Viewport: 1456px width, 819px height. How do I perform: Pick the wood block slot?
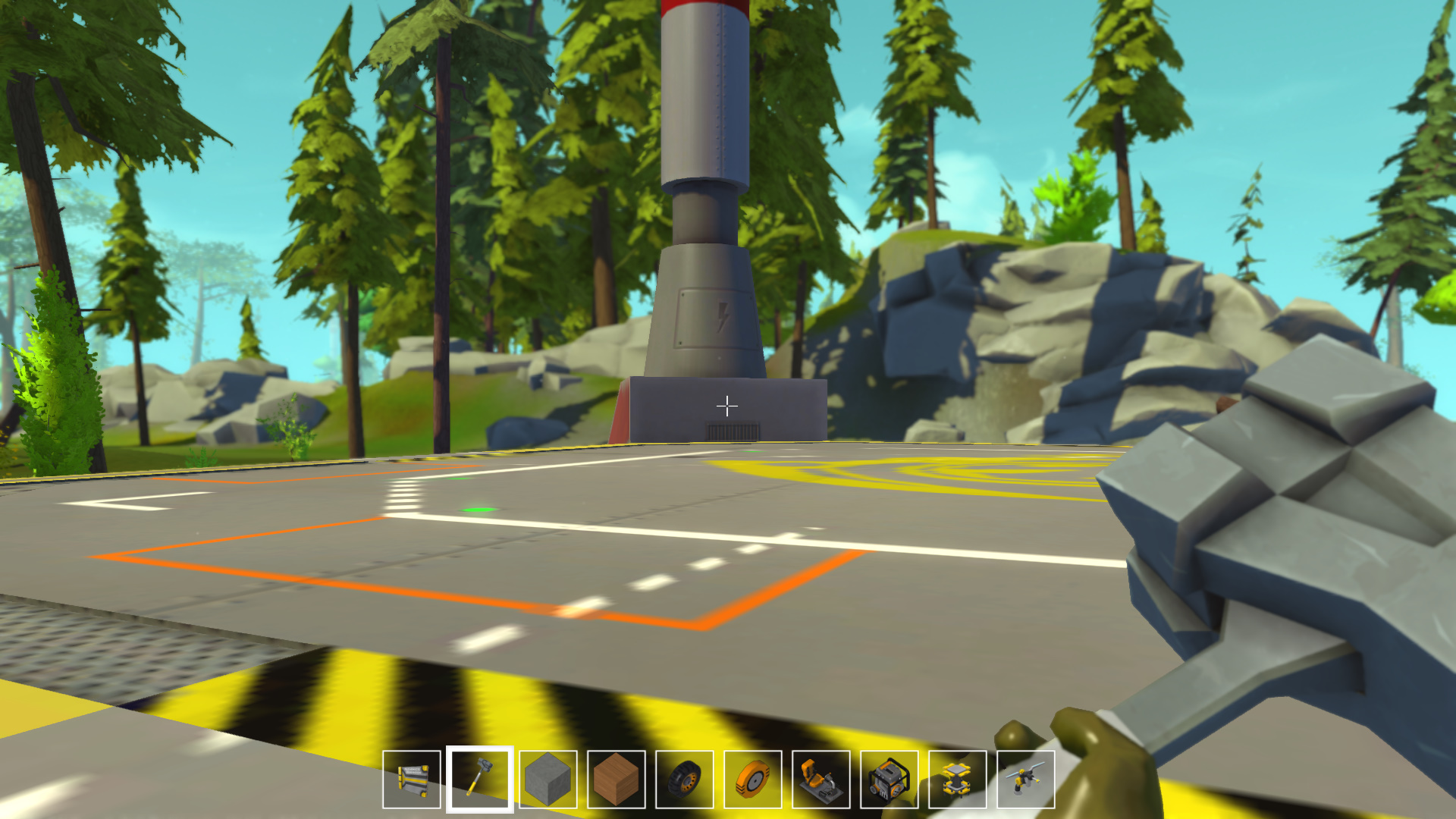(617, 780)
